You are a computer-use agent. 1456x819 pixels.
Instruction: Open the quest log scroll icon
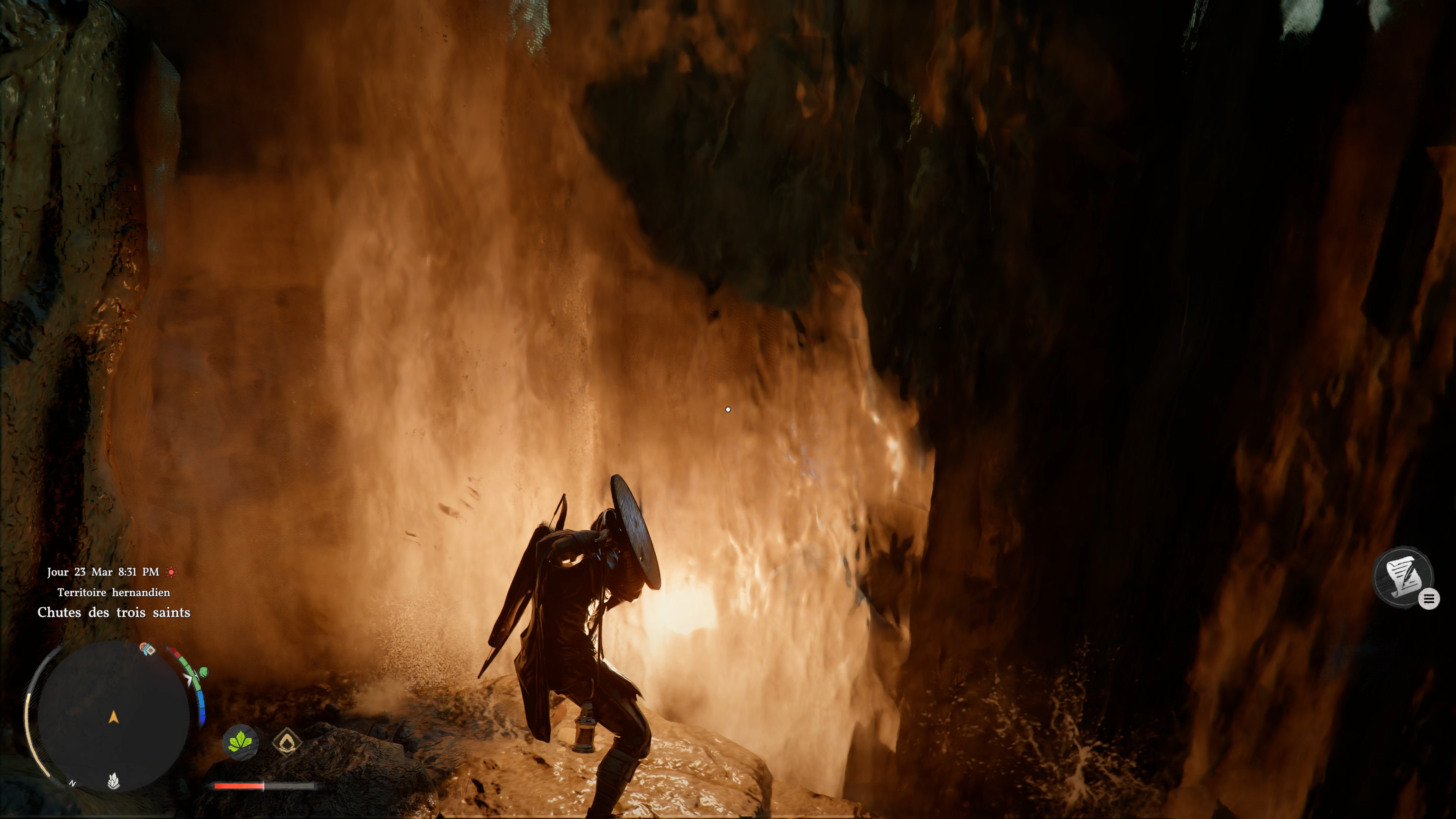(x=1403, y=576)
